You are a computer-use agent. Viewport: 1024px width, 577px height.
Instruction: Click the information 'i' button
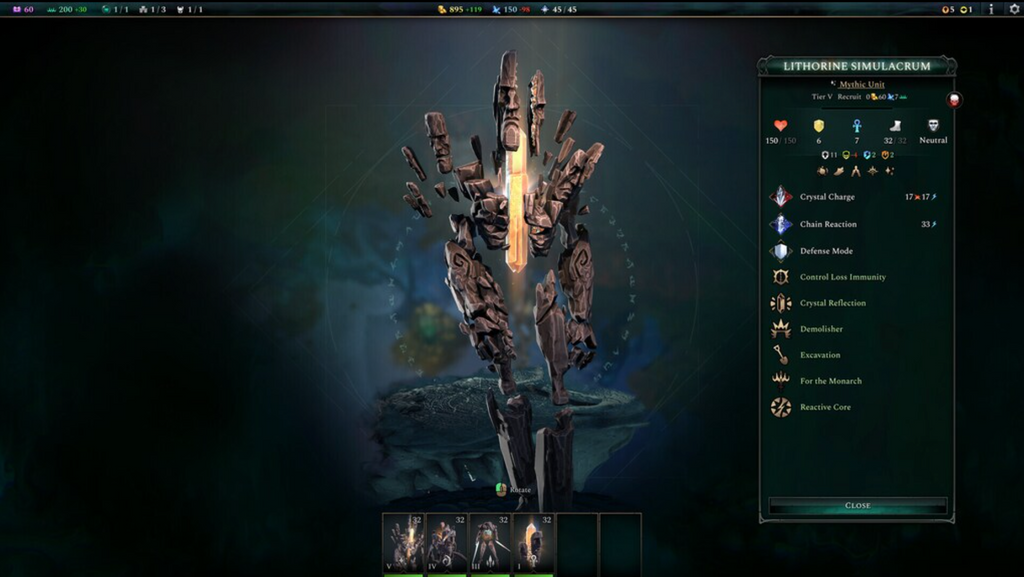click(x=991, y=9)
